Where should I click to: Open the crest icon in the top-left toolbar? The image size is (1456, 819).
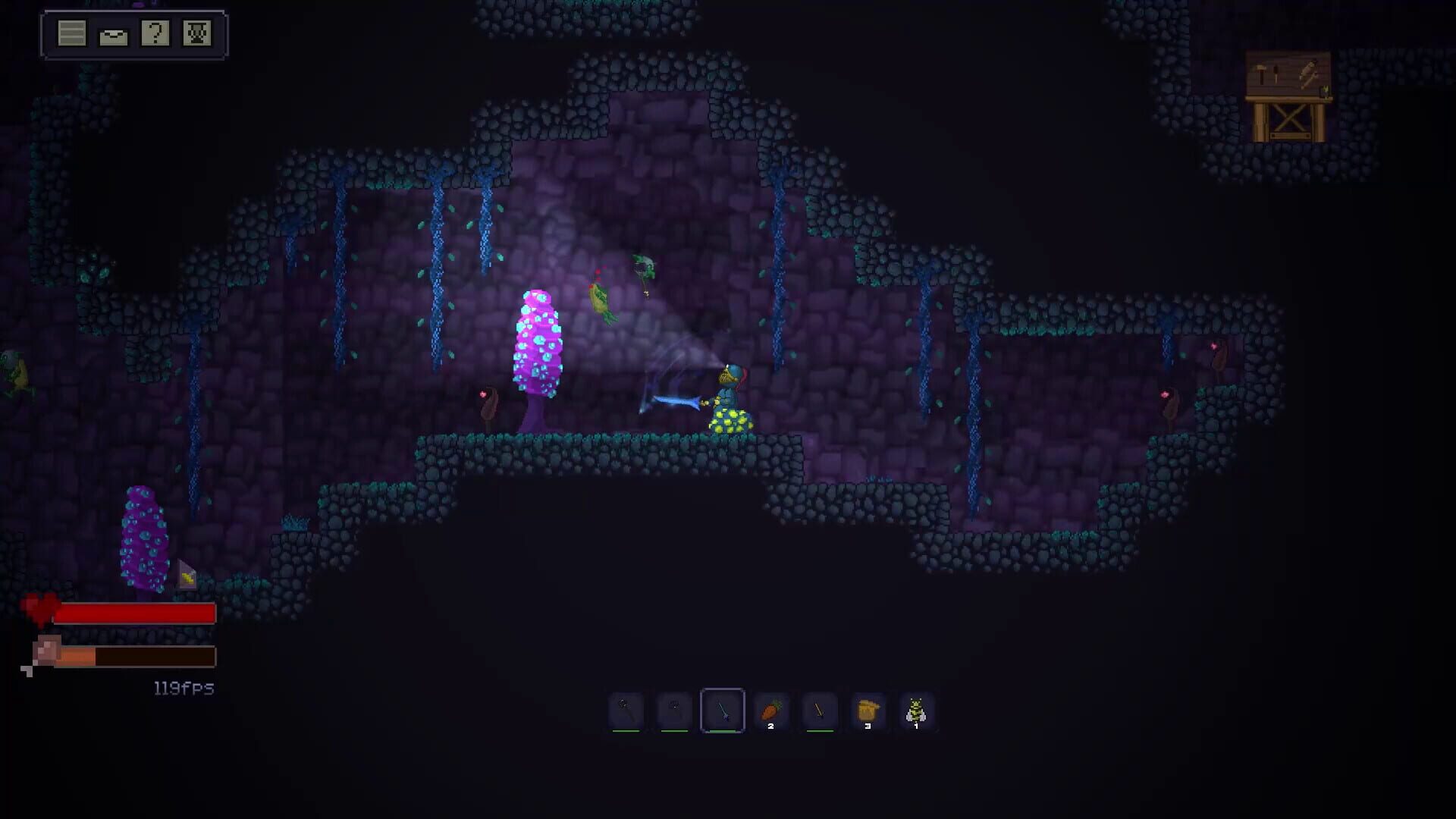pos(196,33)
